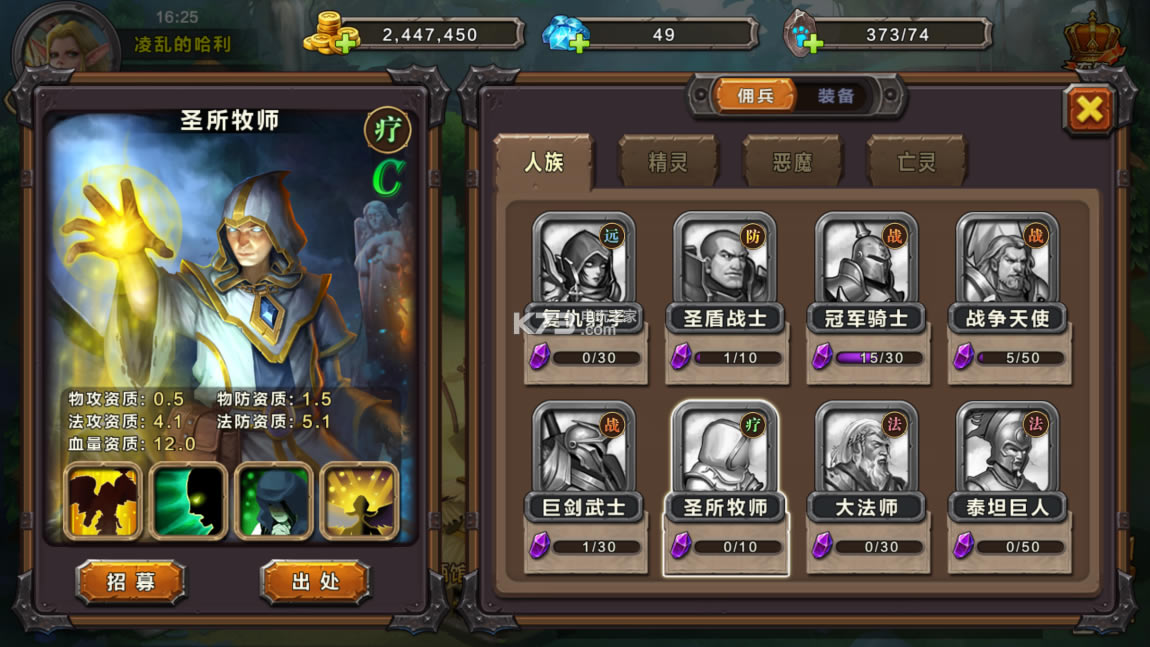Select the hooded archer mercenary portrait
Viewport: 1150px width, 647px height.
pyautogui.click(x=585, y=262)
